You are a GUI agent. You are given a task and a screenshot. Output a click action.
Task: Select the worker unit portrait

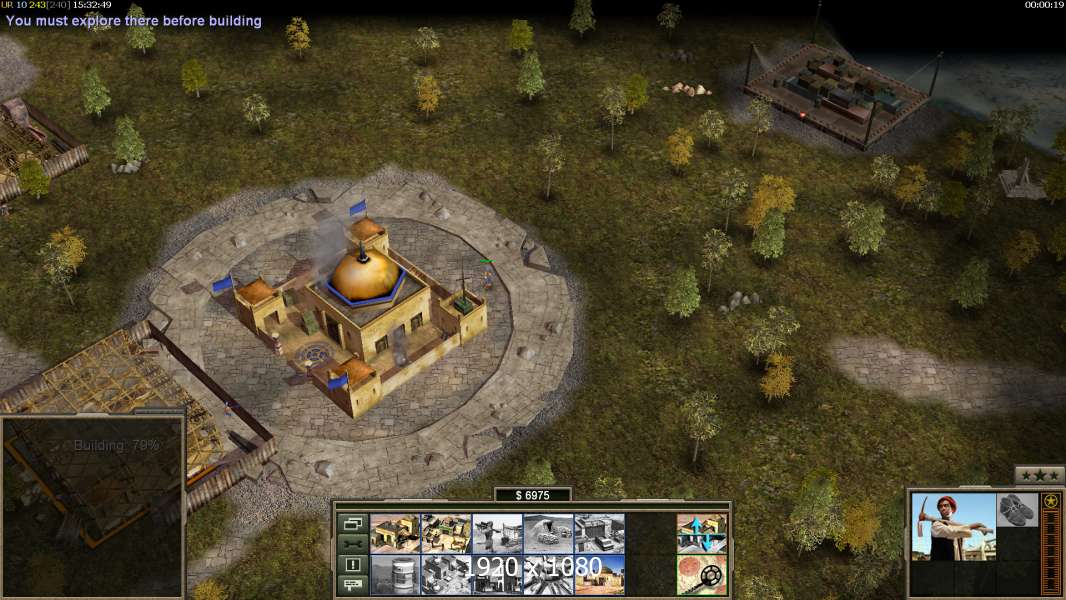[x=954, y=526]
